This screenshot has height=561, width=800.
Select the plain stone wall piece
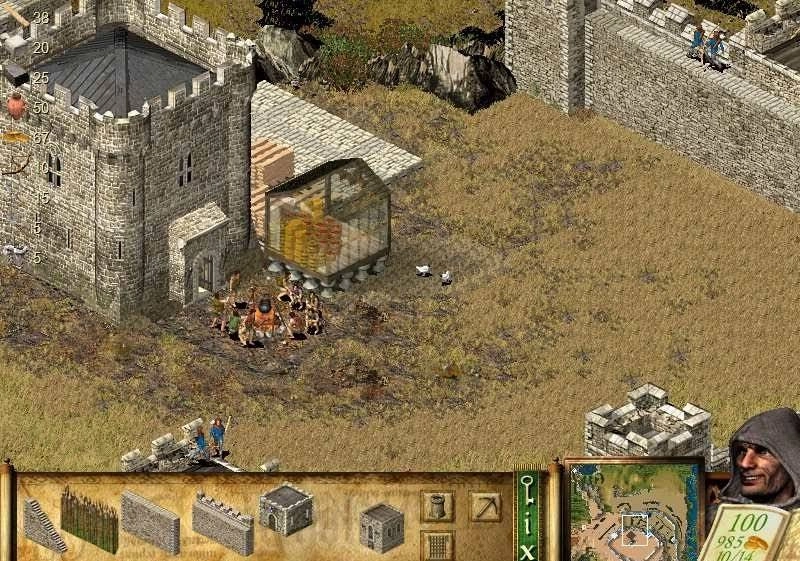pos(150,520)
